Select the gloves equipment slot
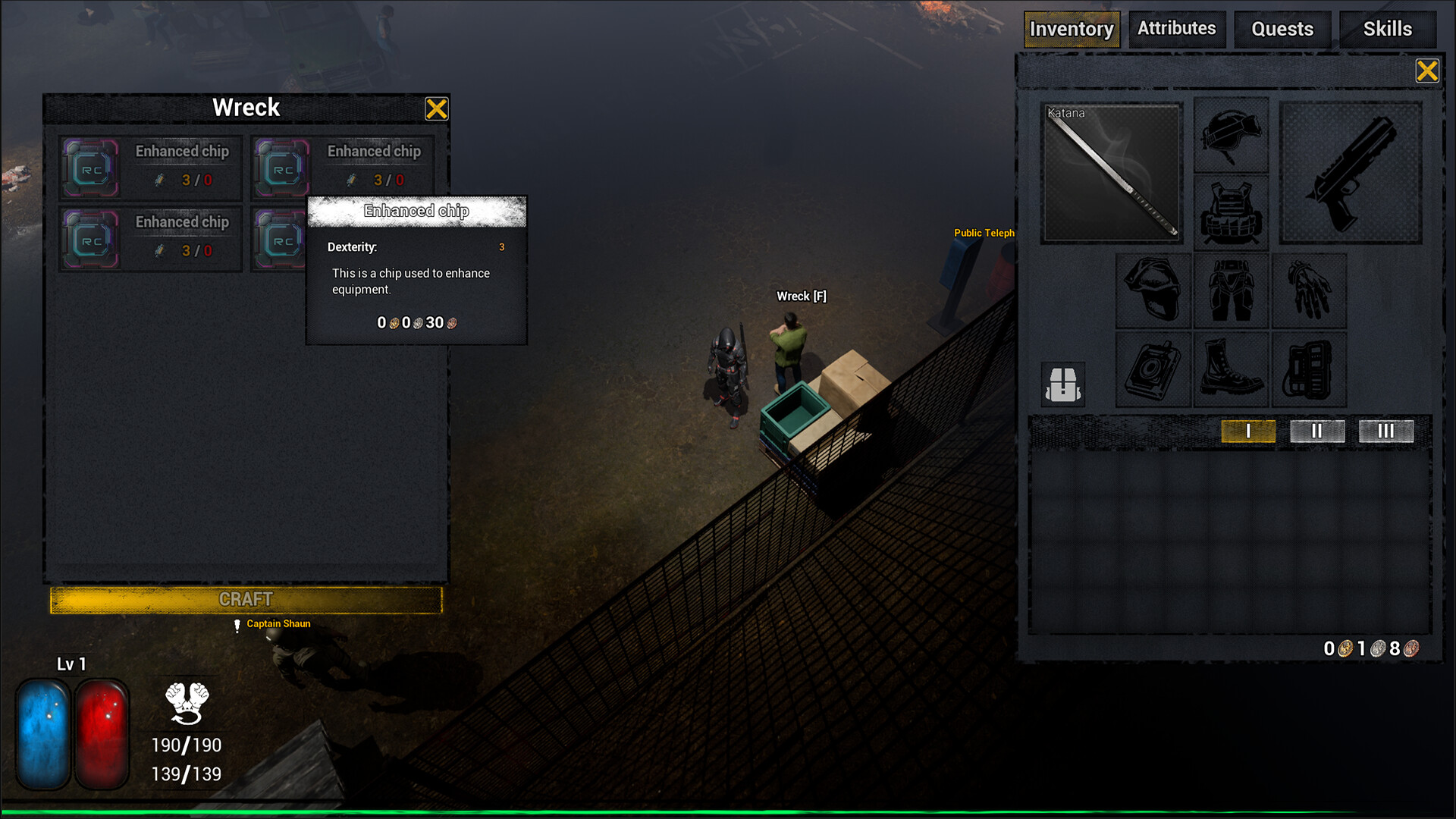The image size is (1456, 819). 1310,290
